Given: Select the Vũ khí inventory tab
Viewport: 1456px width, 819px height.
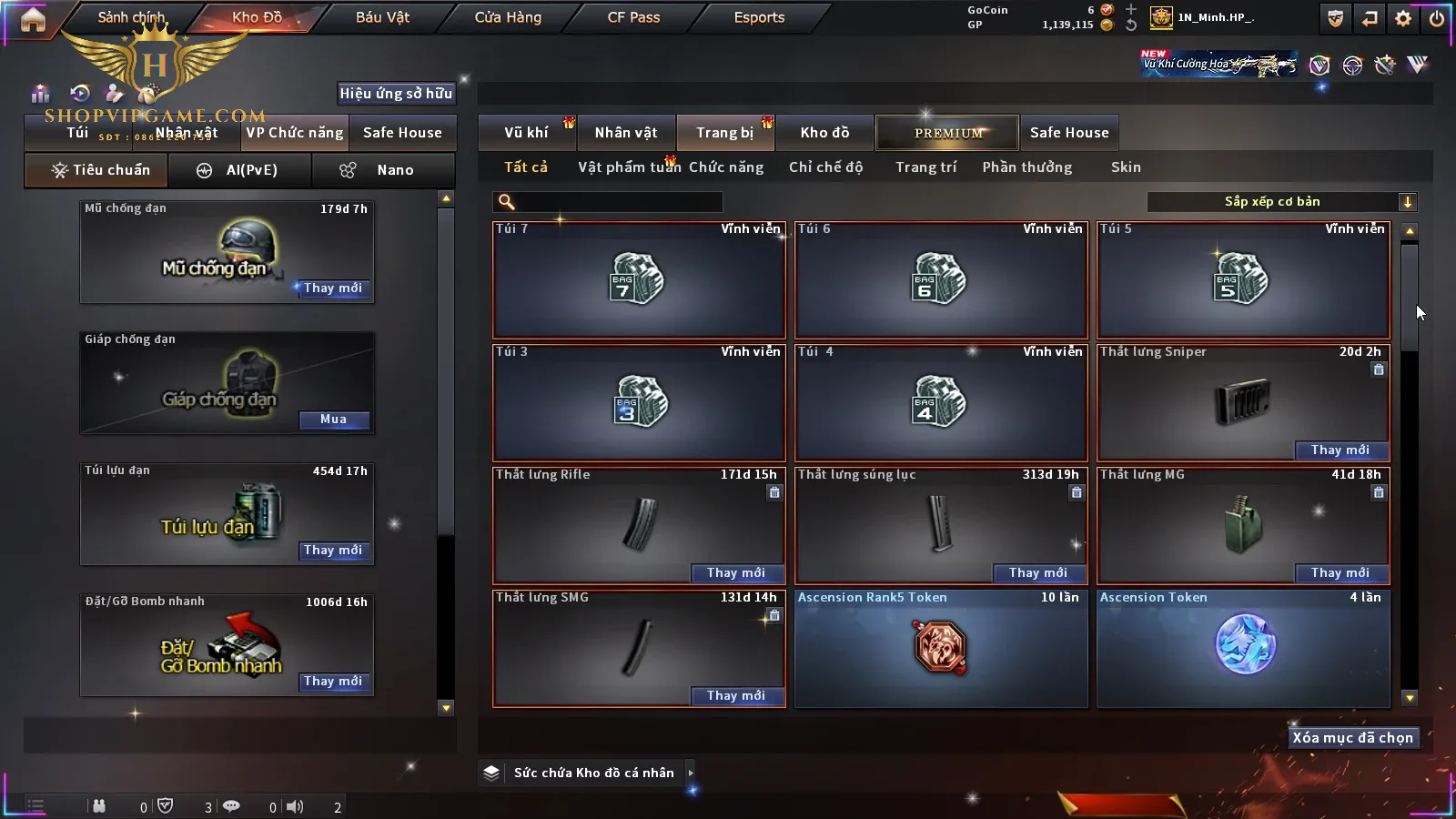Looking at the screenshot, I should pyautogui.click(x=526, y=133).
